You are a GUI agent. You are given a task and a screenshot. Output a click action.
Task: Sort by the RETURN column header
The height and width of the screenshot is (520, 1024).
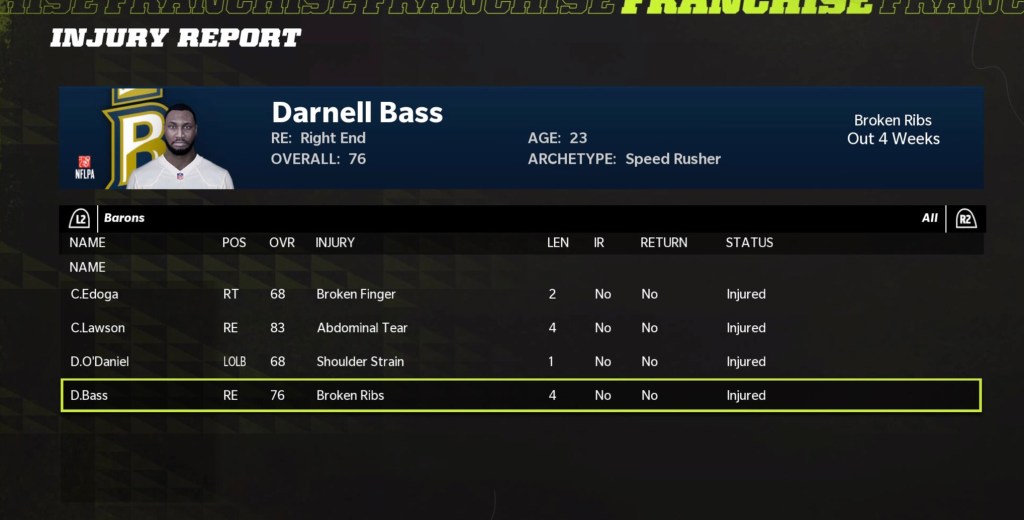pyautogui.click(x=663, y=242)
